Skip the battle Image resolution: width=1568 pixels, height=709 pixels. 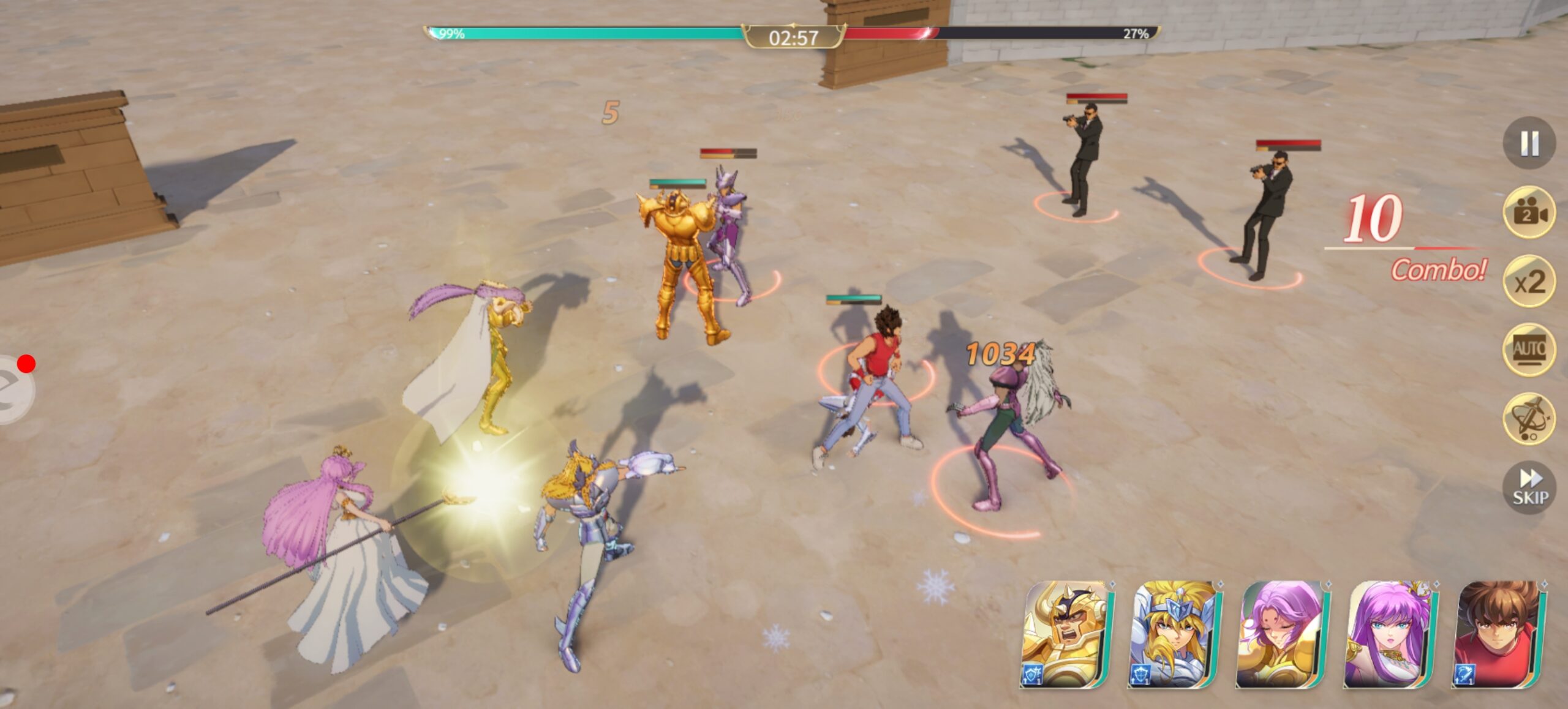coord(1529,487)
